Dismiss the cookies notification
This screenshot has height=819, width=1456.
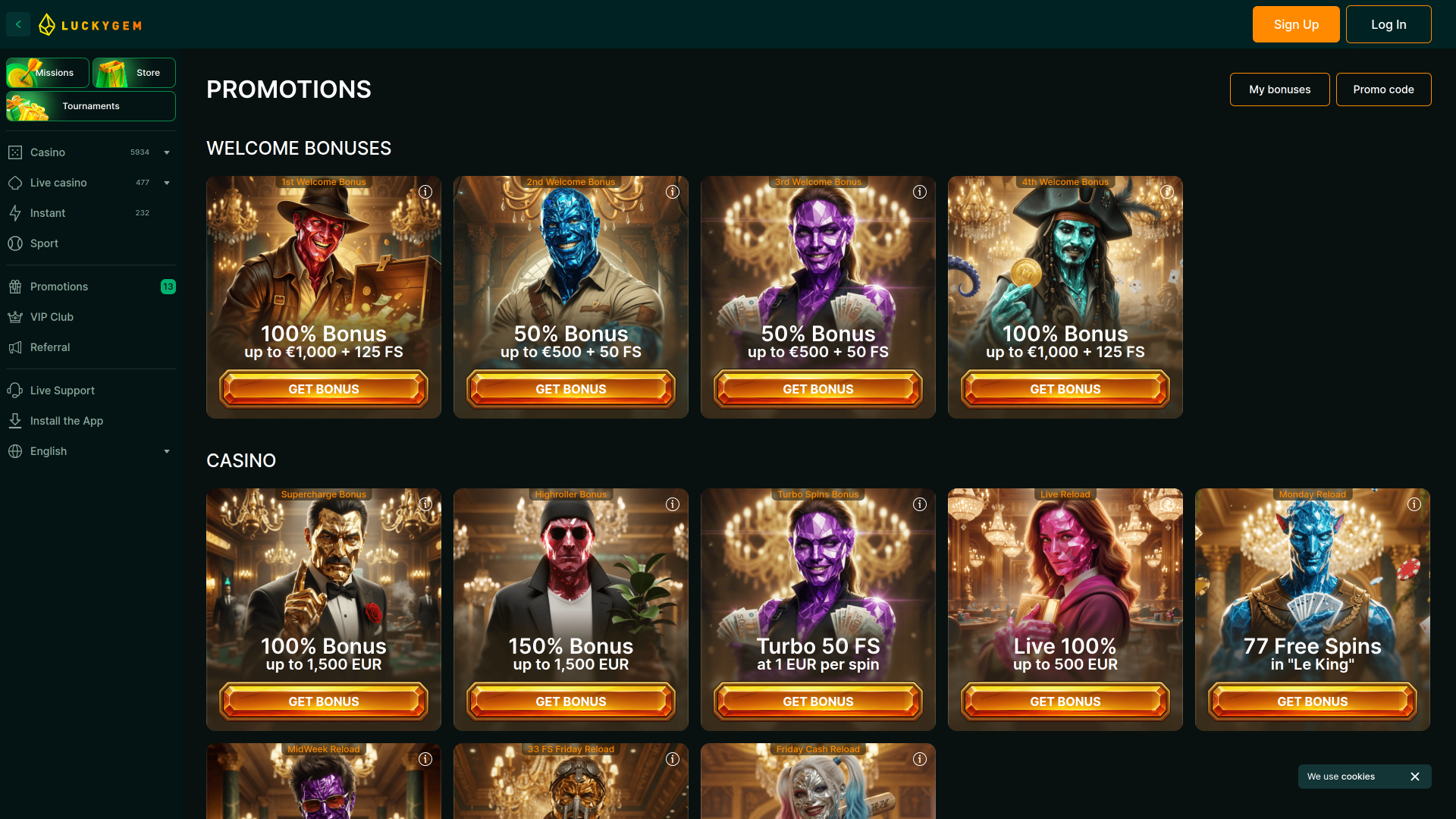tap(1414, 776)
